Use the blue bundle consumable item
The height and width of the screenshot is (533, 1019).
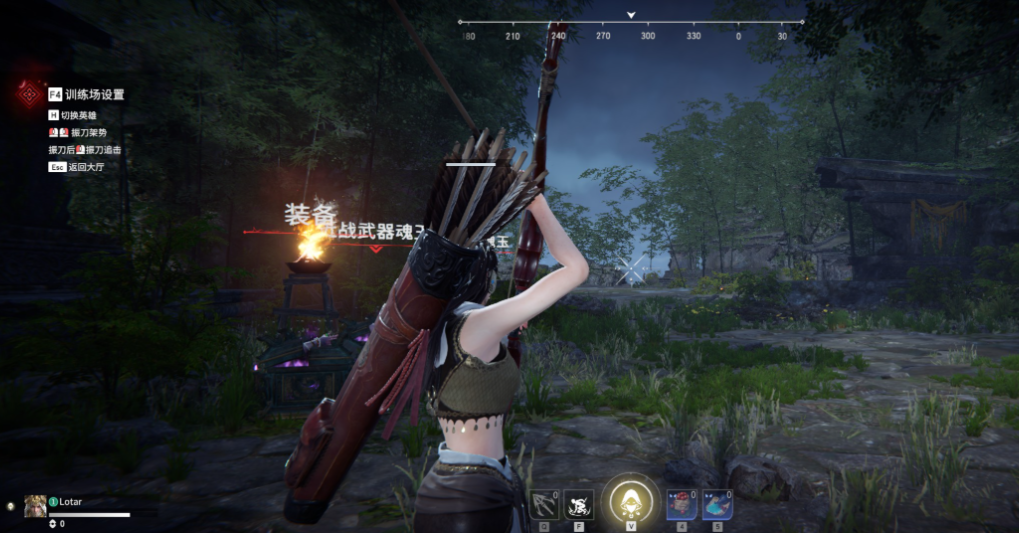tap(716, 504)
